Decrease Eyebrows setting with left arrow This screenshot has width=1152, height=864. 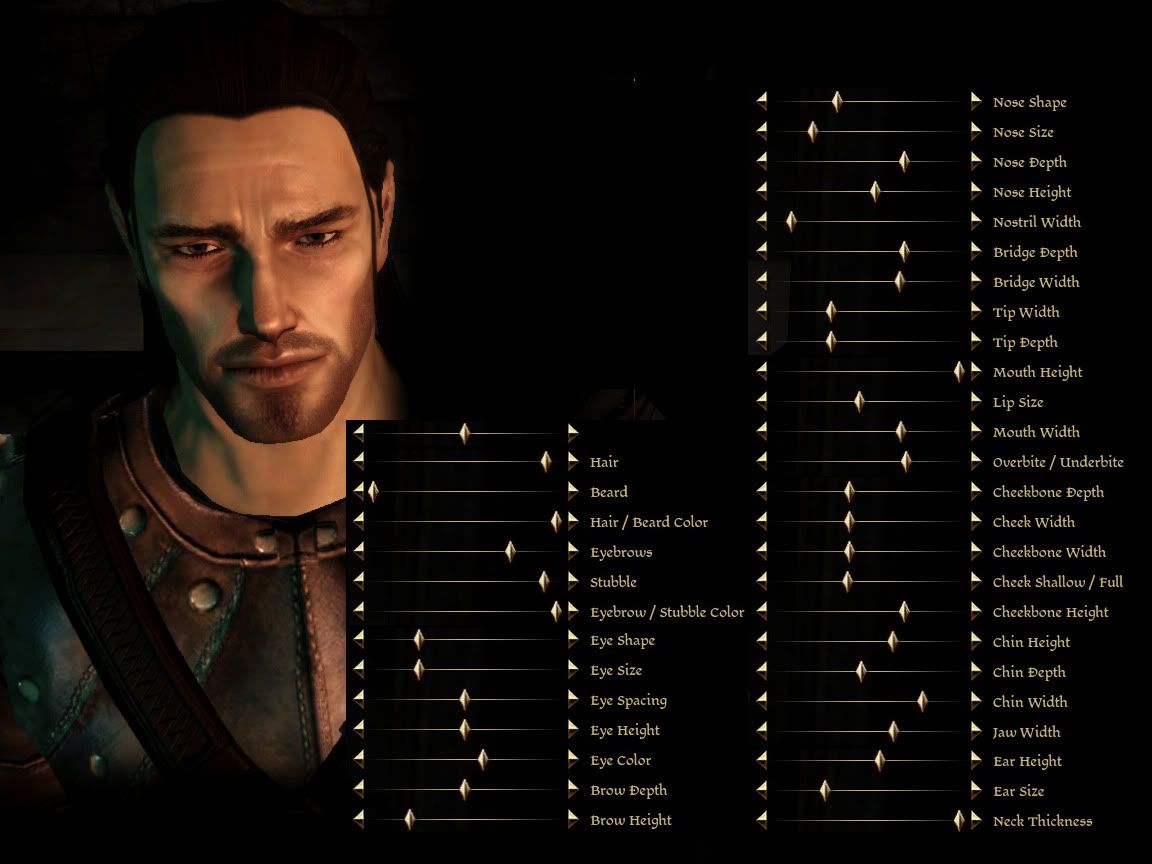[359, 551]
